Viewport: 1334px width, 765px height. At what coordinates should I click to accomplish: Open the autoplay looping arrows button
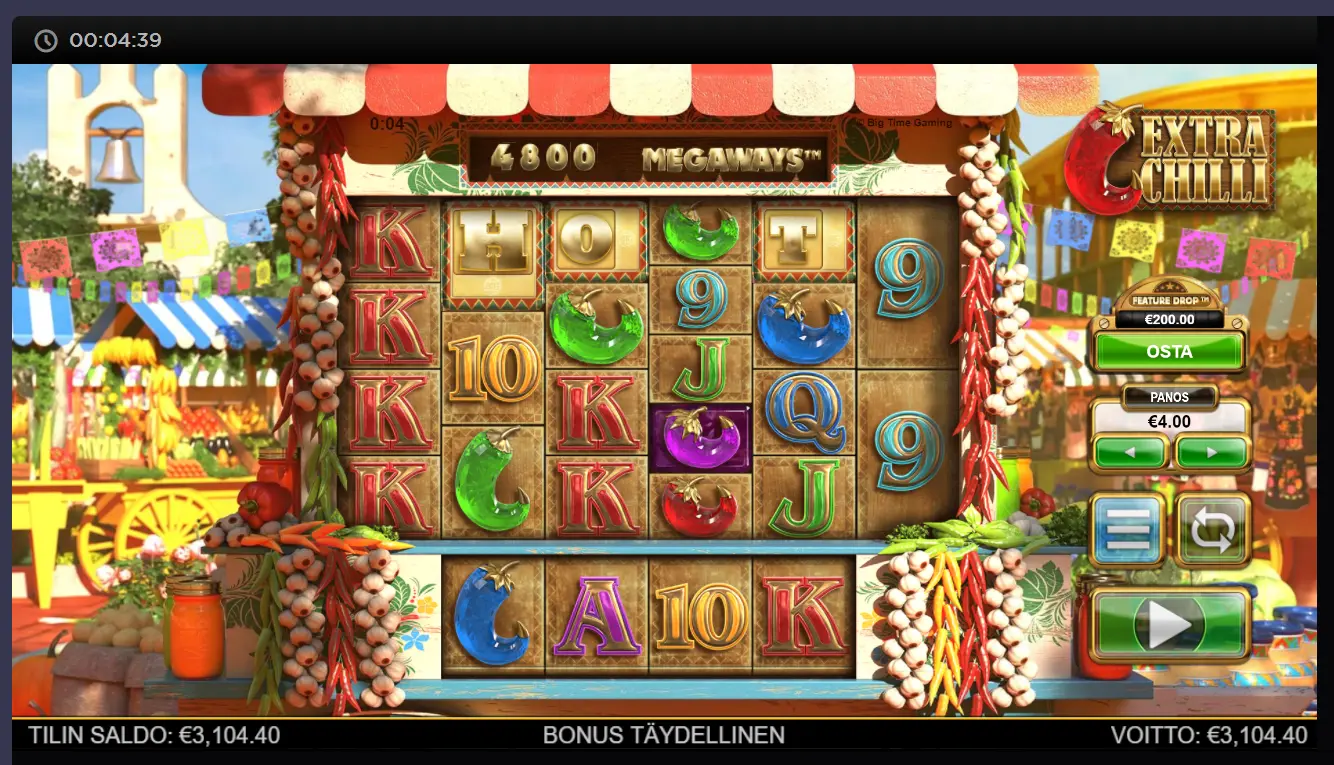pos(1212,529)
